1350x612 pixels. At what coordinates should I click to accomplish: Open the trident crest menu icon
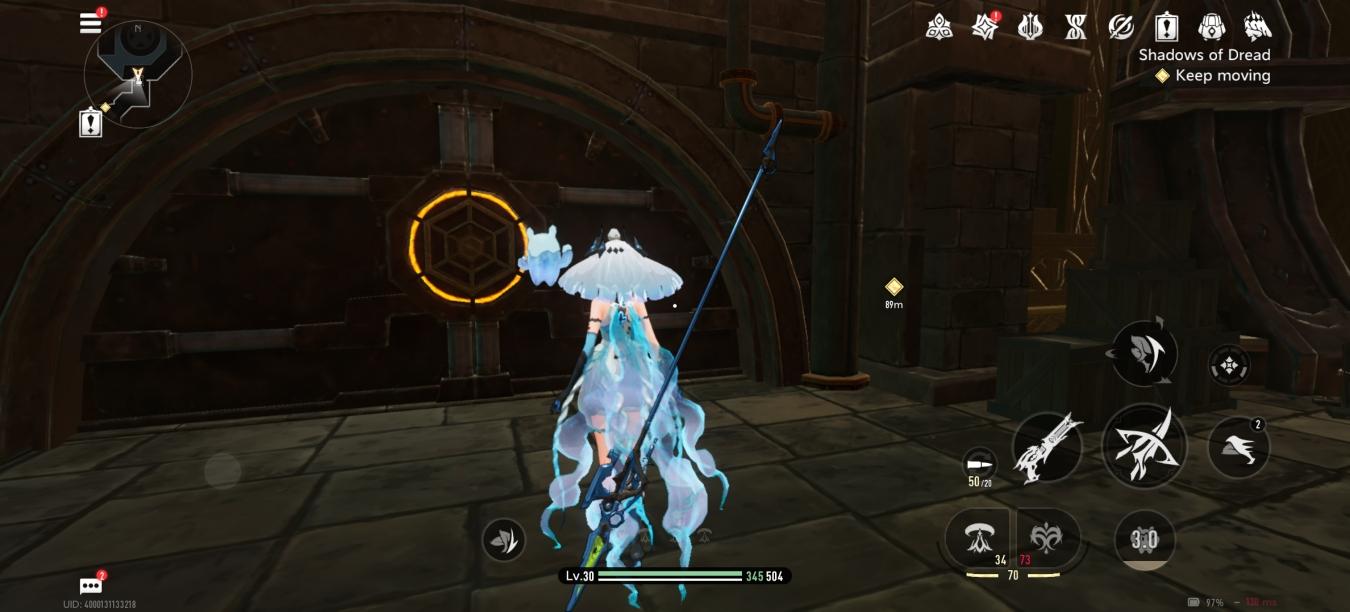coord(1030,27)
